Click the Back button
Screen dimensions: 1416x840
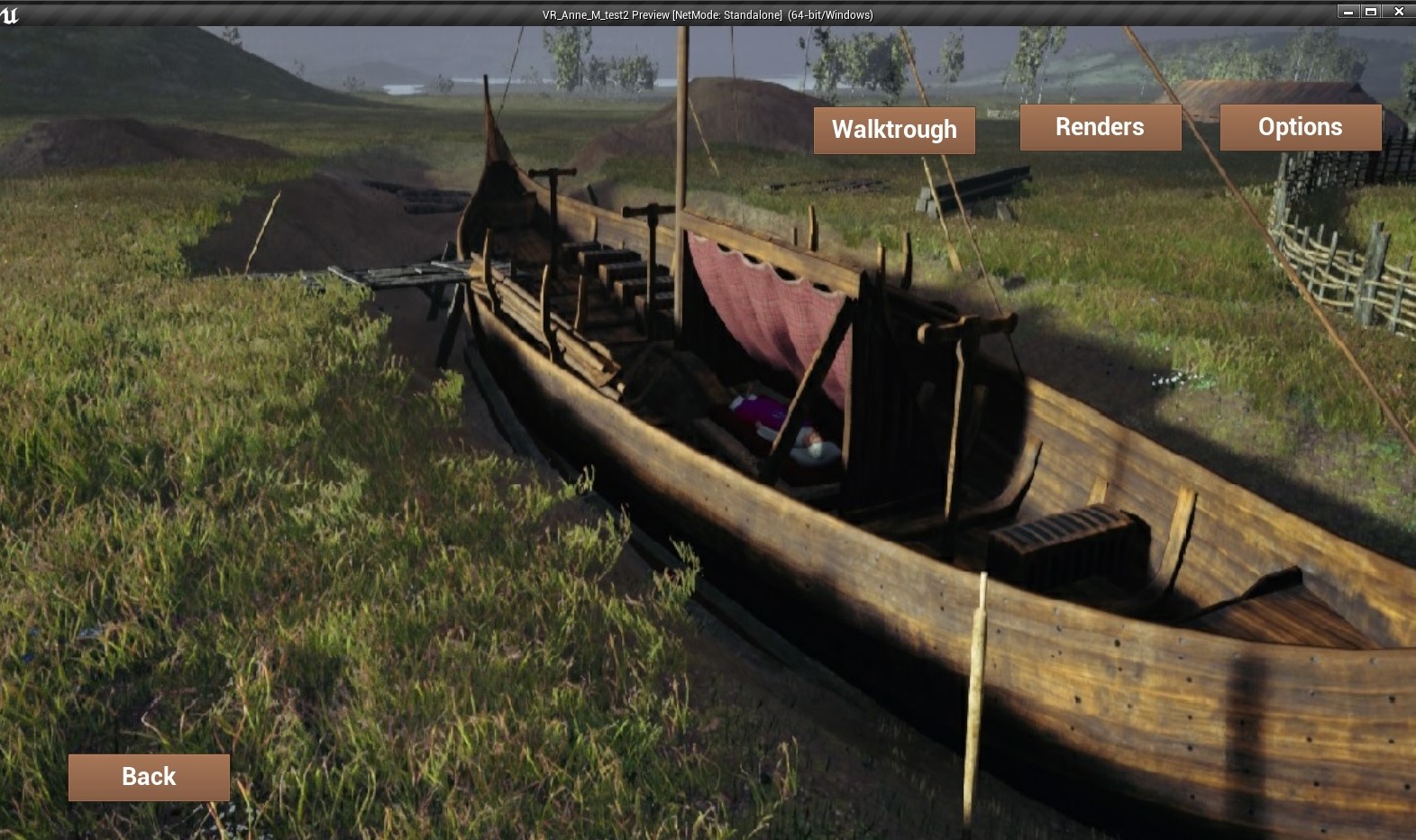click(148, 776)
